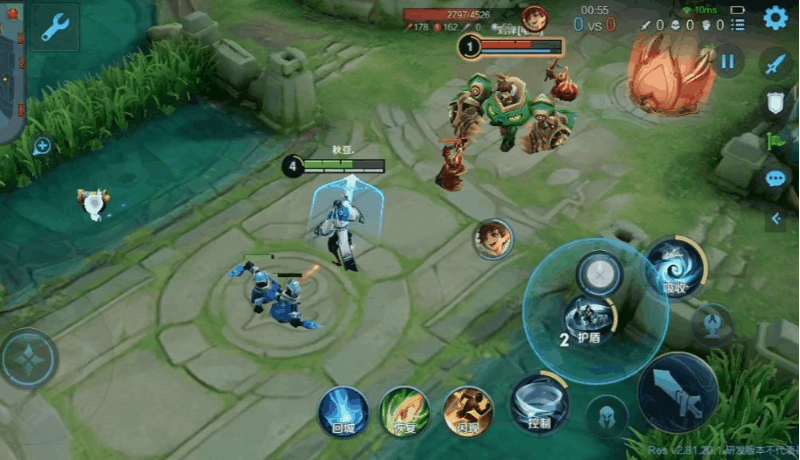This screenshot has height=460, width=800.
Task: Tap the blue sword attack signal button
Action: (775, 63)
